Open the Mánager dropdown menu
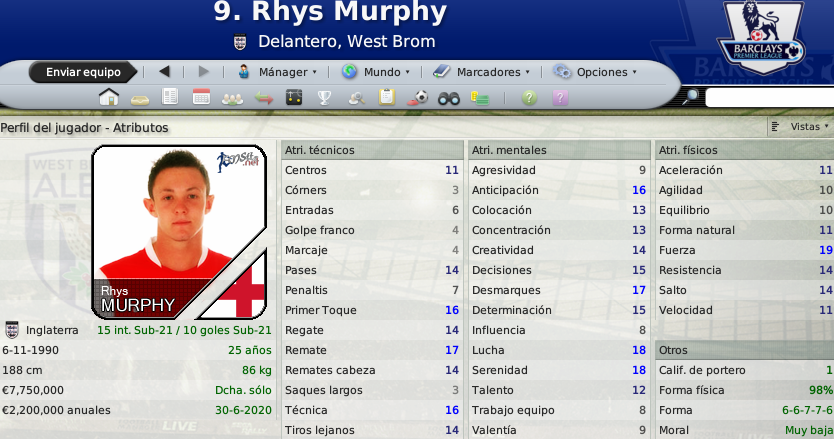Screen dimensions: 834x439 tap(277, 72)
